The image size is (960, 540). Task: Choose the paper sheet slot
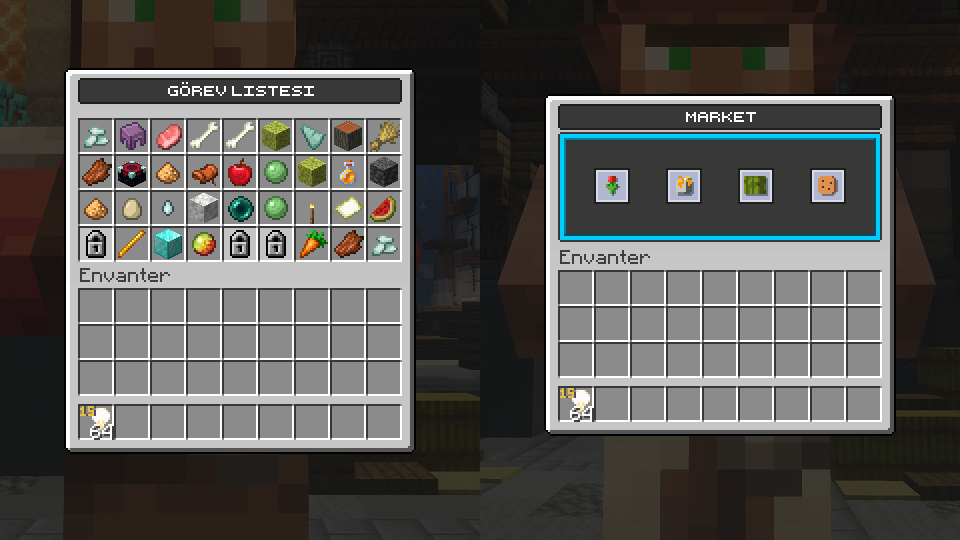coord(348,208)
